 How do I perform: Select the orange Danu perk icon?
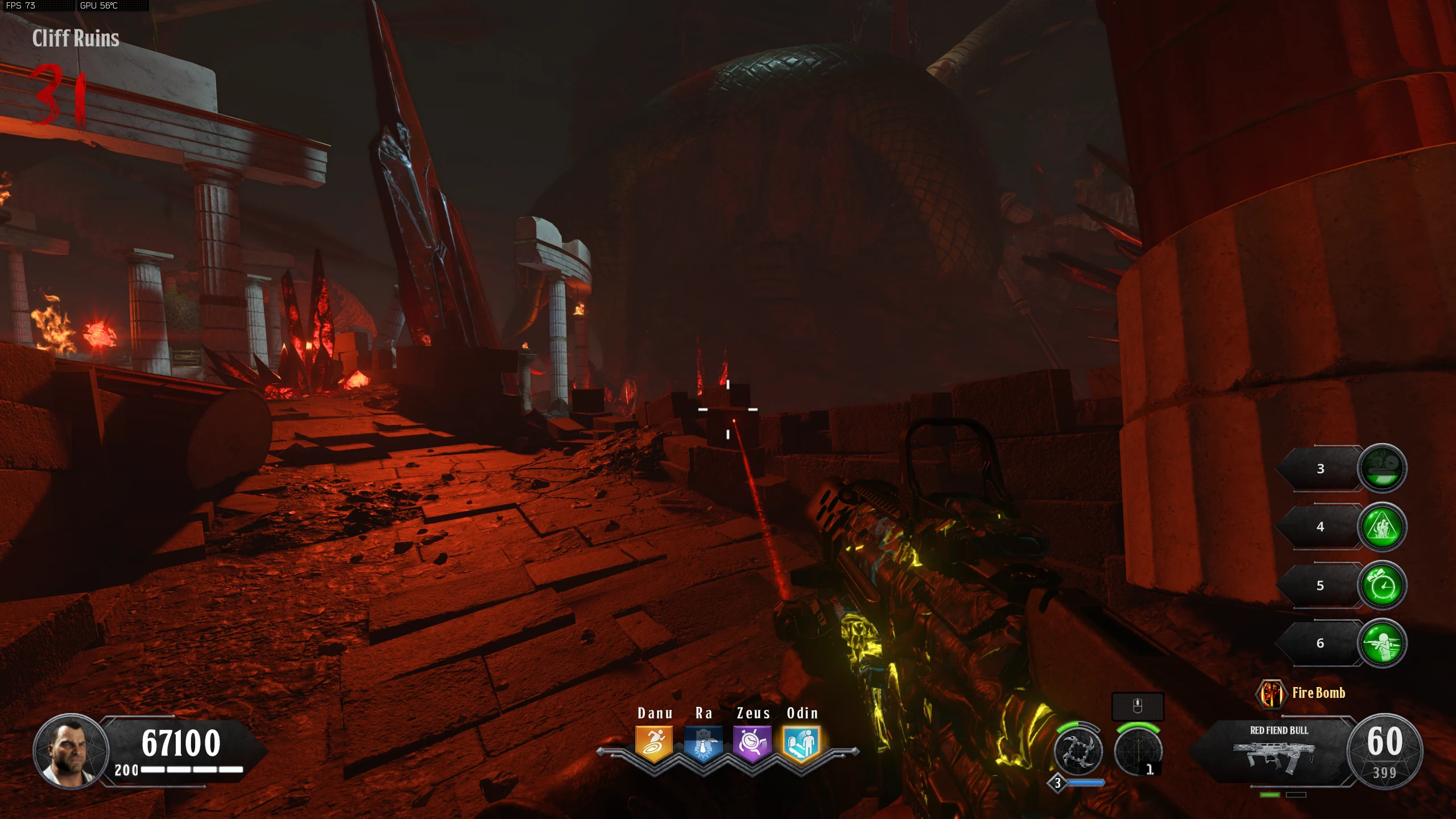pyautogui.click(x=654, y=743)
